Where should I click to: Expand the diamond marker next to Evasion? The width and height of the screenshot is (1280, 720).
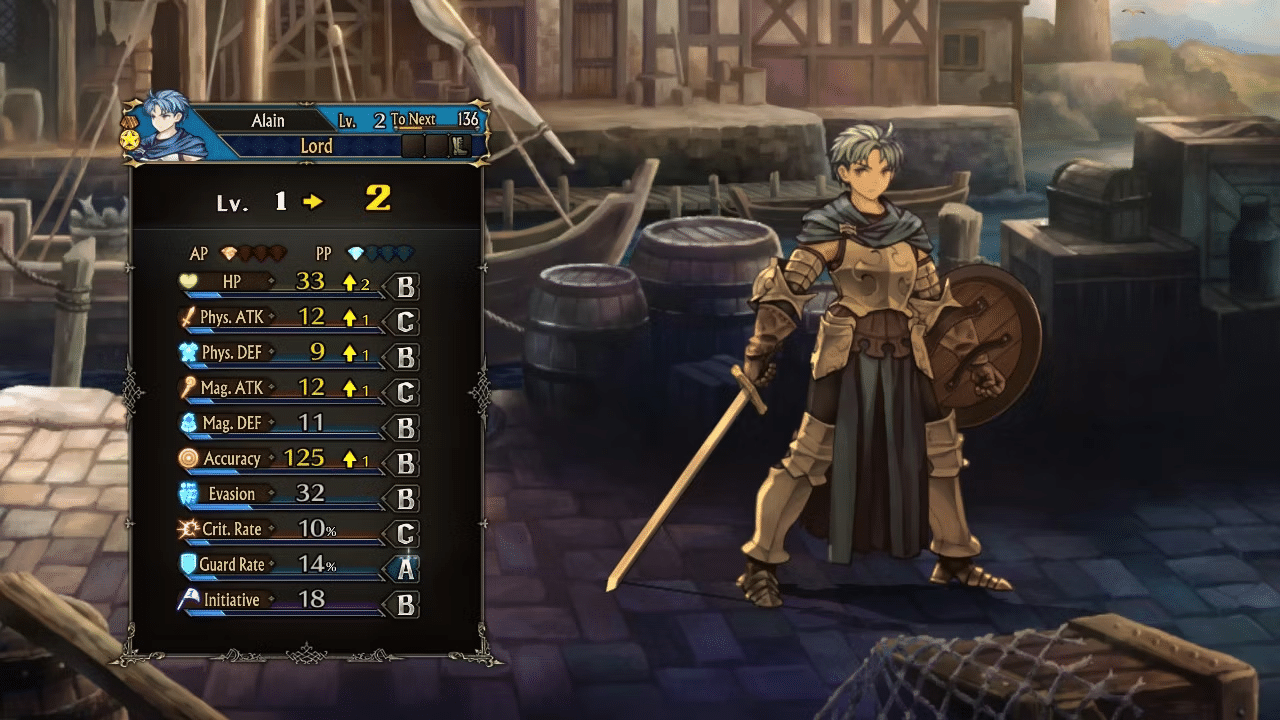tap(272, 494)
